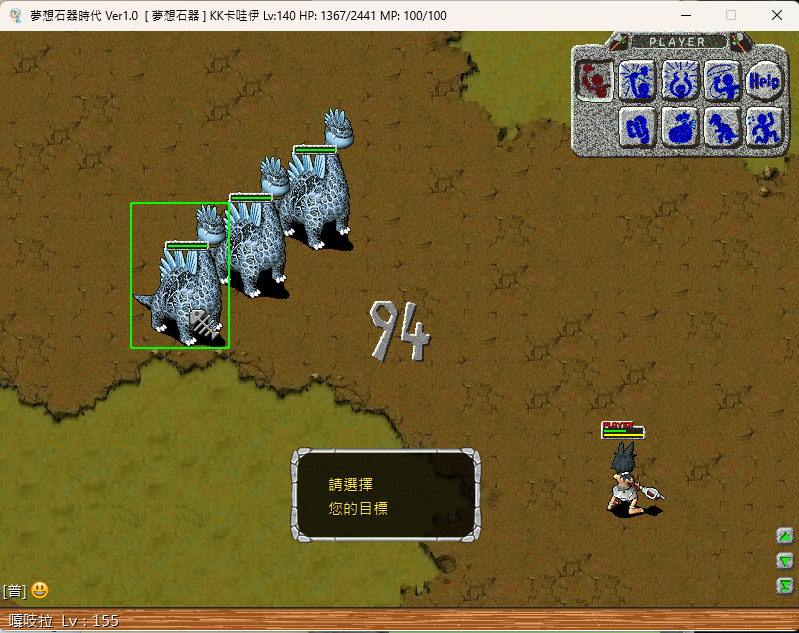Open the item bag command
This screenshot has width=799, height=633.
coord(679,127)
